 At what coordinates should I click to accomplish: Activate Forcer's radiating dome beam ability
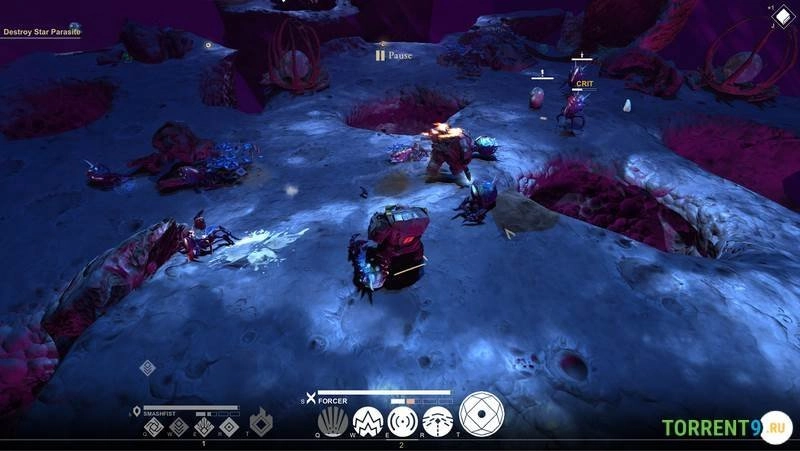click(x=437, y=422)
